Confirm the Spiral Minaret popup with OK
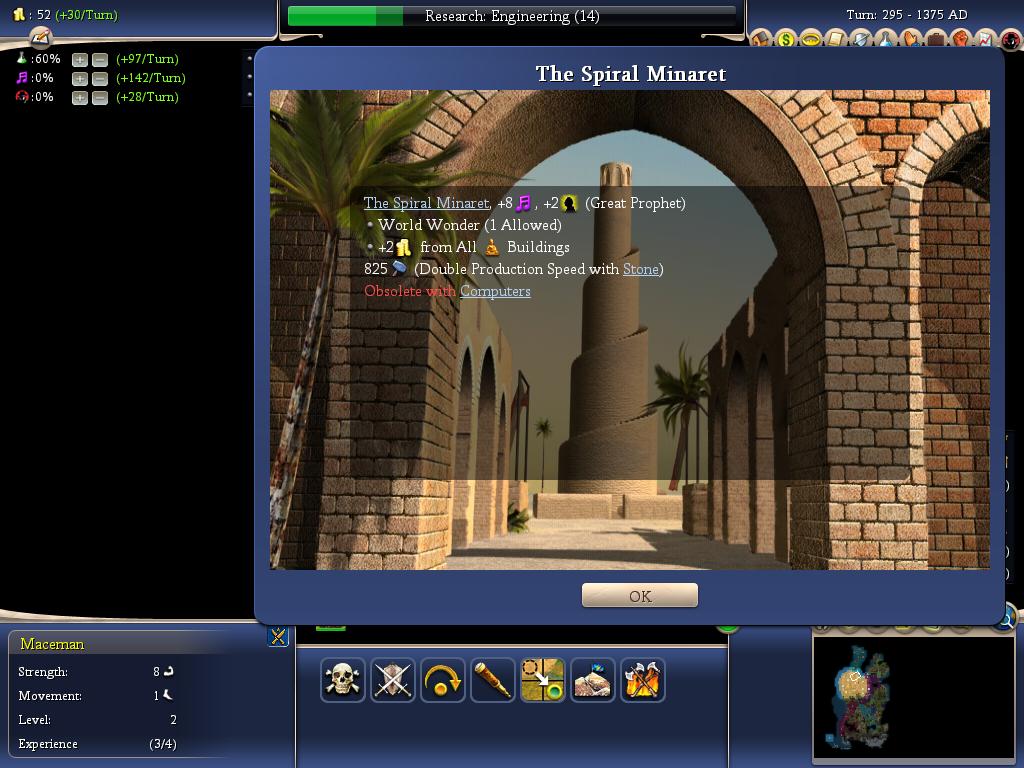Image resolution: width=1024 pixels, height=768 pixels. point(639,596)
